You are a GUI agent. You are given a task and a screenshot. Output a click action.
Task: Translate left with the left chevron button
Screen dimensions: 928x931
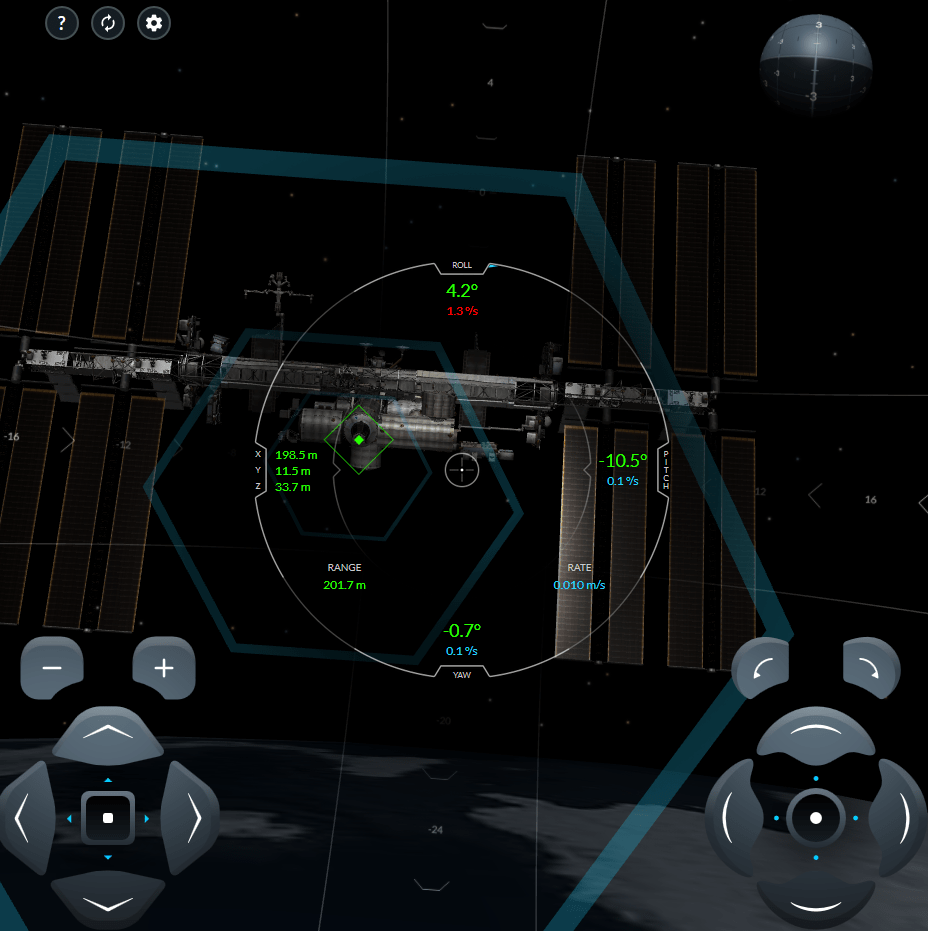(x=25, y=818)
